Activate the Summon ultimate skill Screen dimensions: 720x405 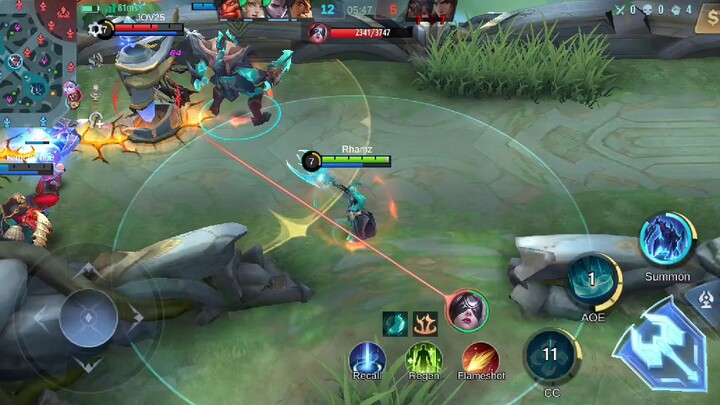tap(666, 241)
